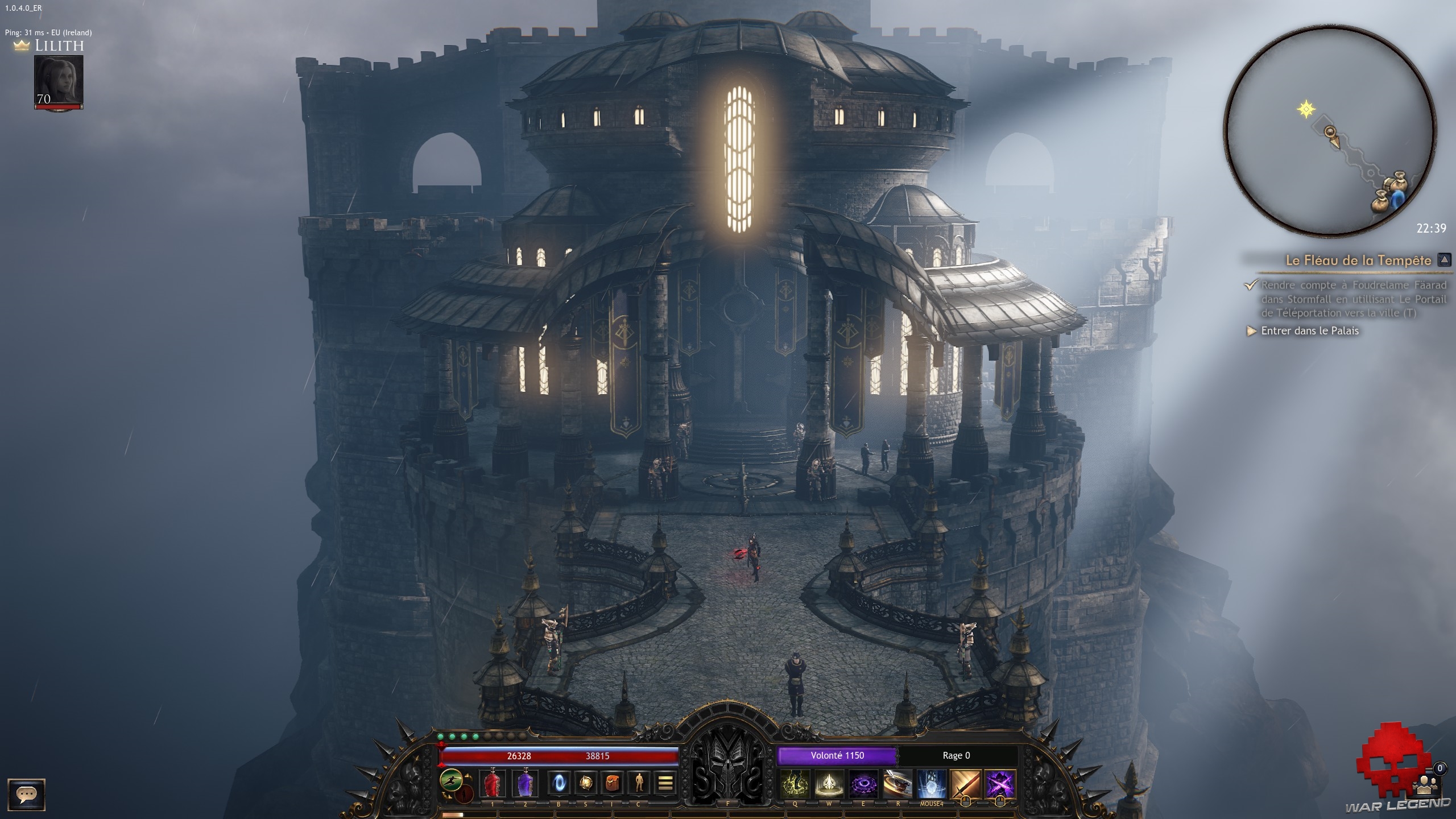Open the chat speech-bubble button
The image size is (1456, 819).
(26, 794)
